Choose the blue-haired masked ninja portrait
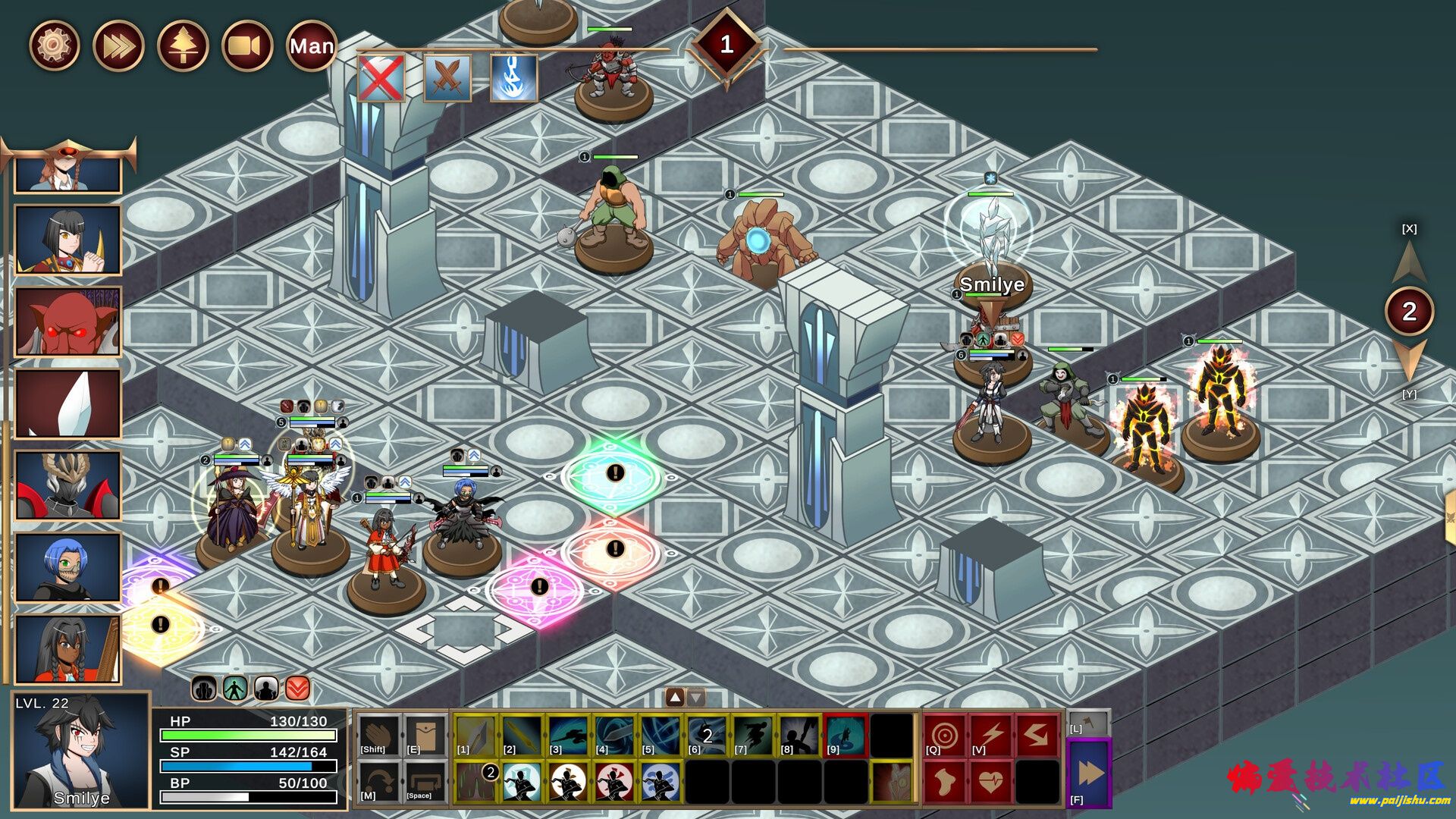 68,567
